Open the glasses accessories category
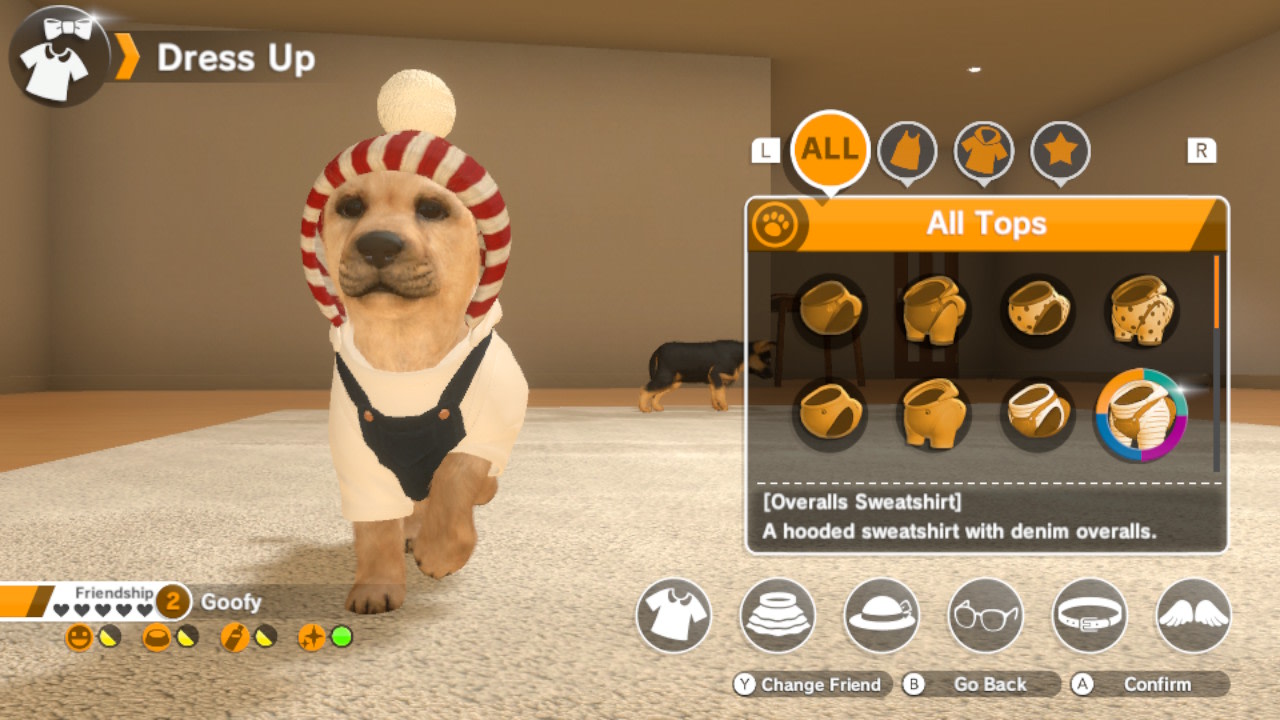Viewport: 1280px width, 720px height. coord(985,617)
